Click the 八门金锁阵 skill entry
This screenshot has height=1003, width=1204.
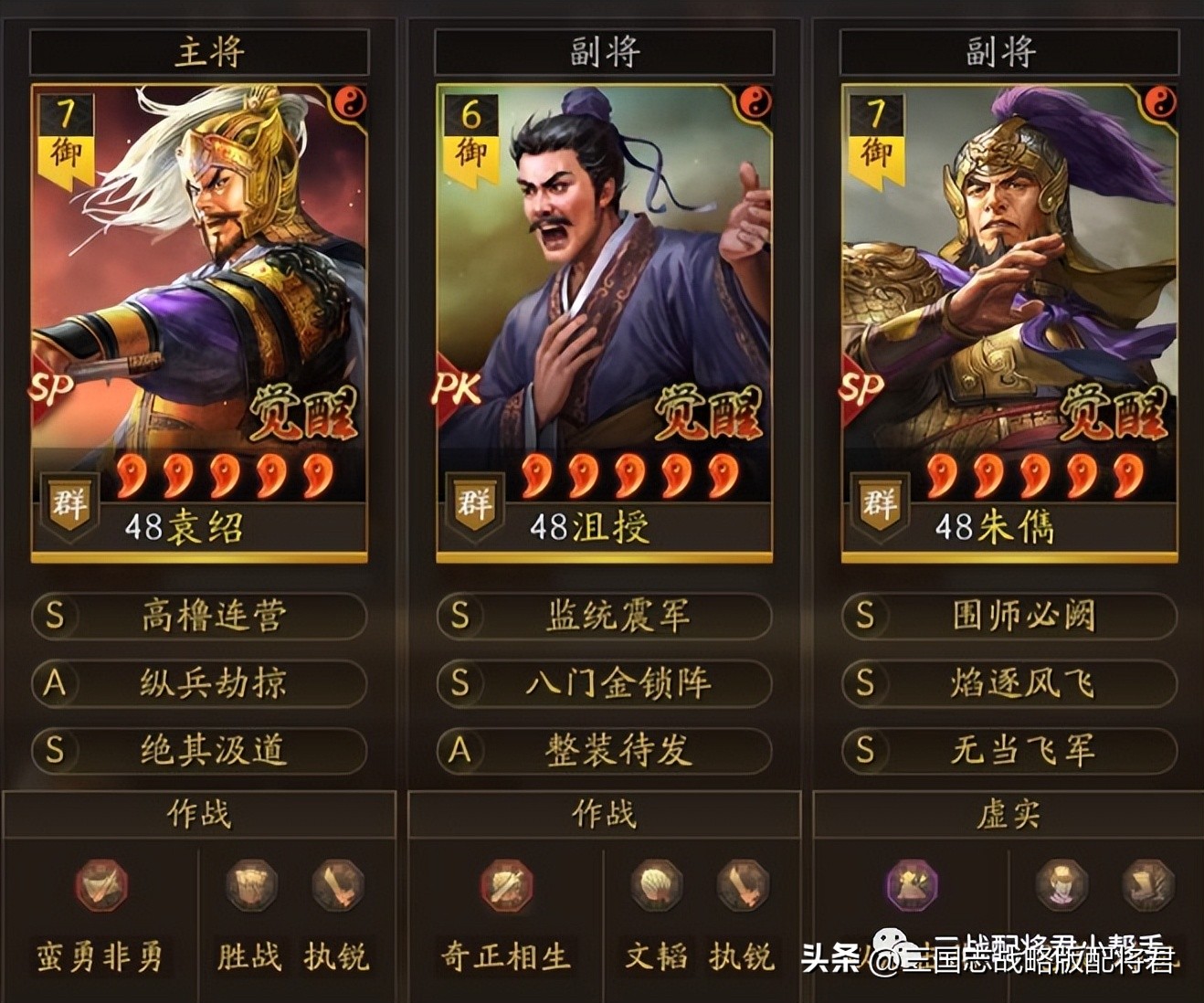(602, 685)
